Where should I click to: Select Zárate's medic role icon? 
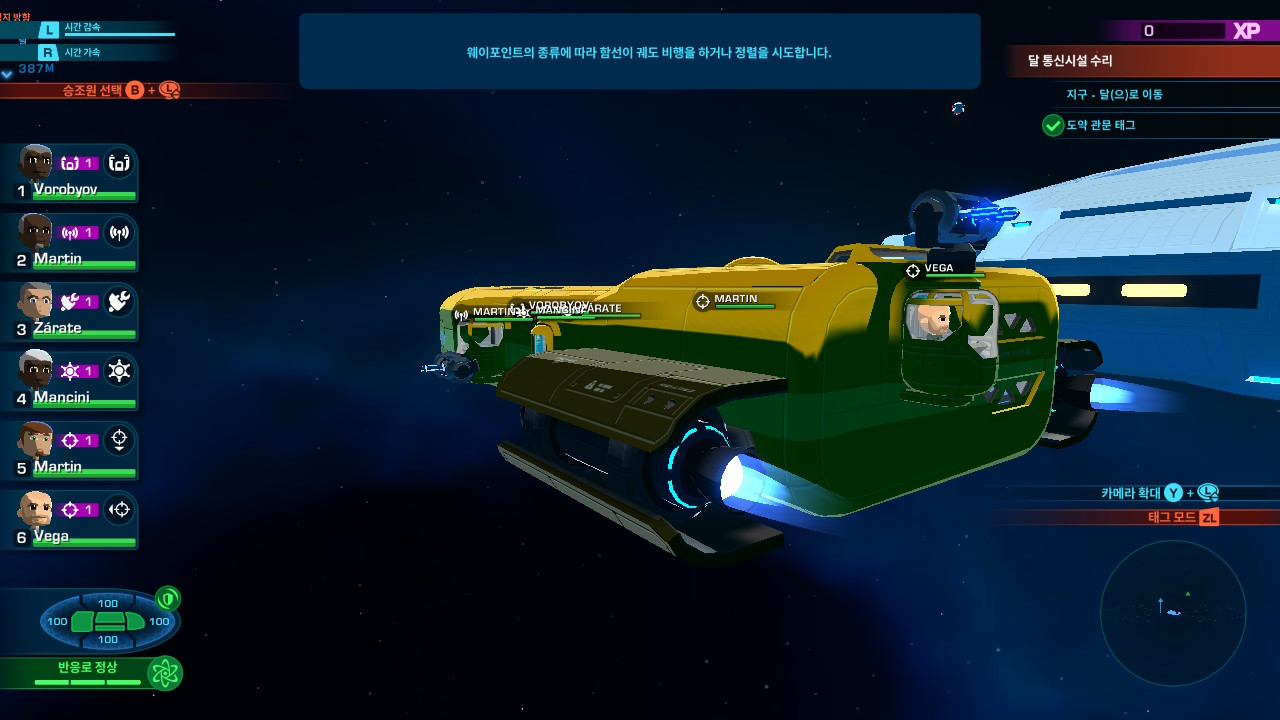(120, 301)
